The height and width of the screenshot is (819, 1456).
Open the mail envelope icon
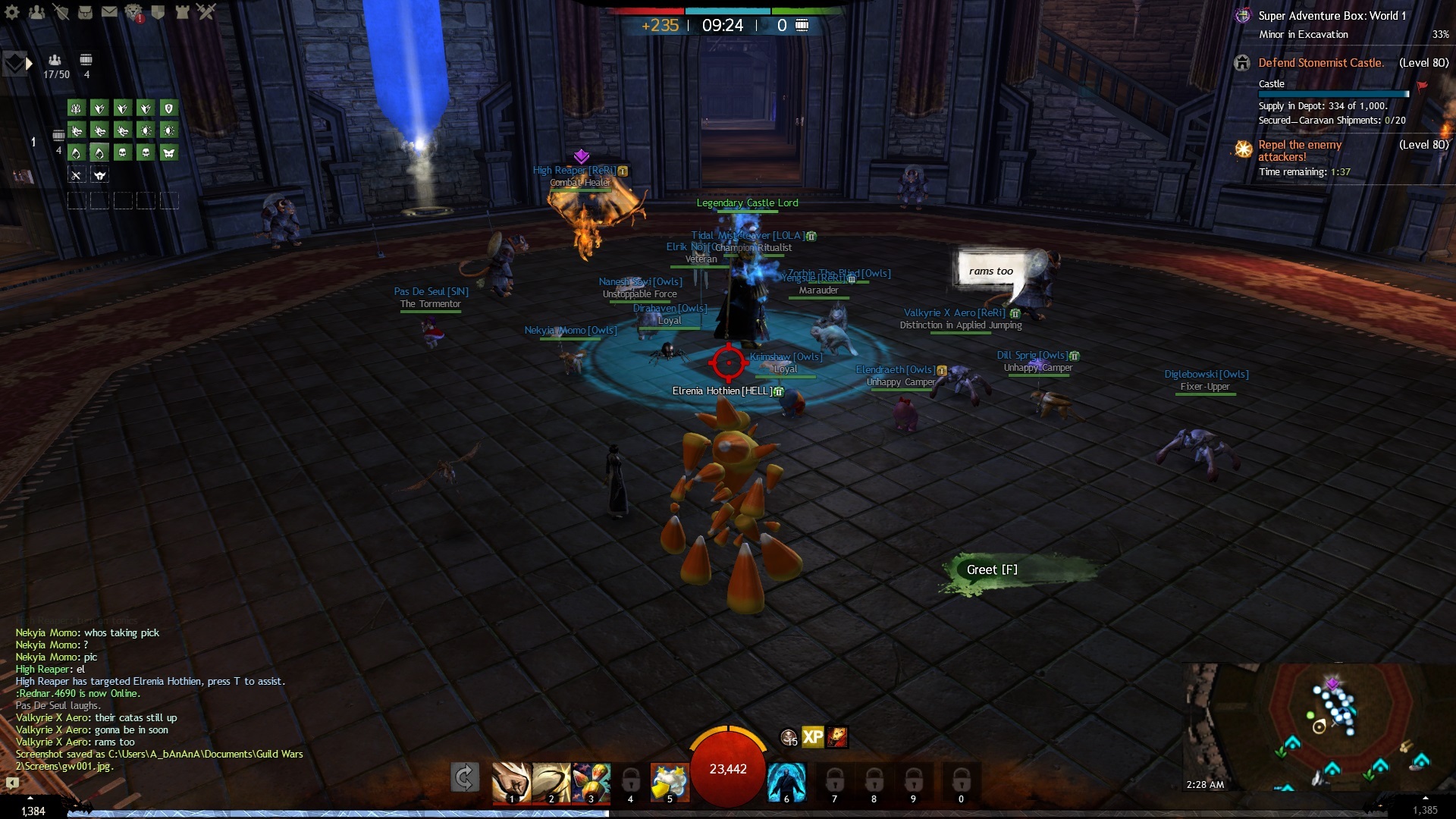109,12
